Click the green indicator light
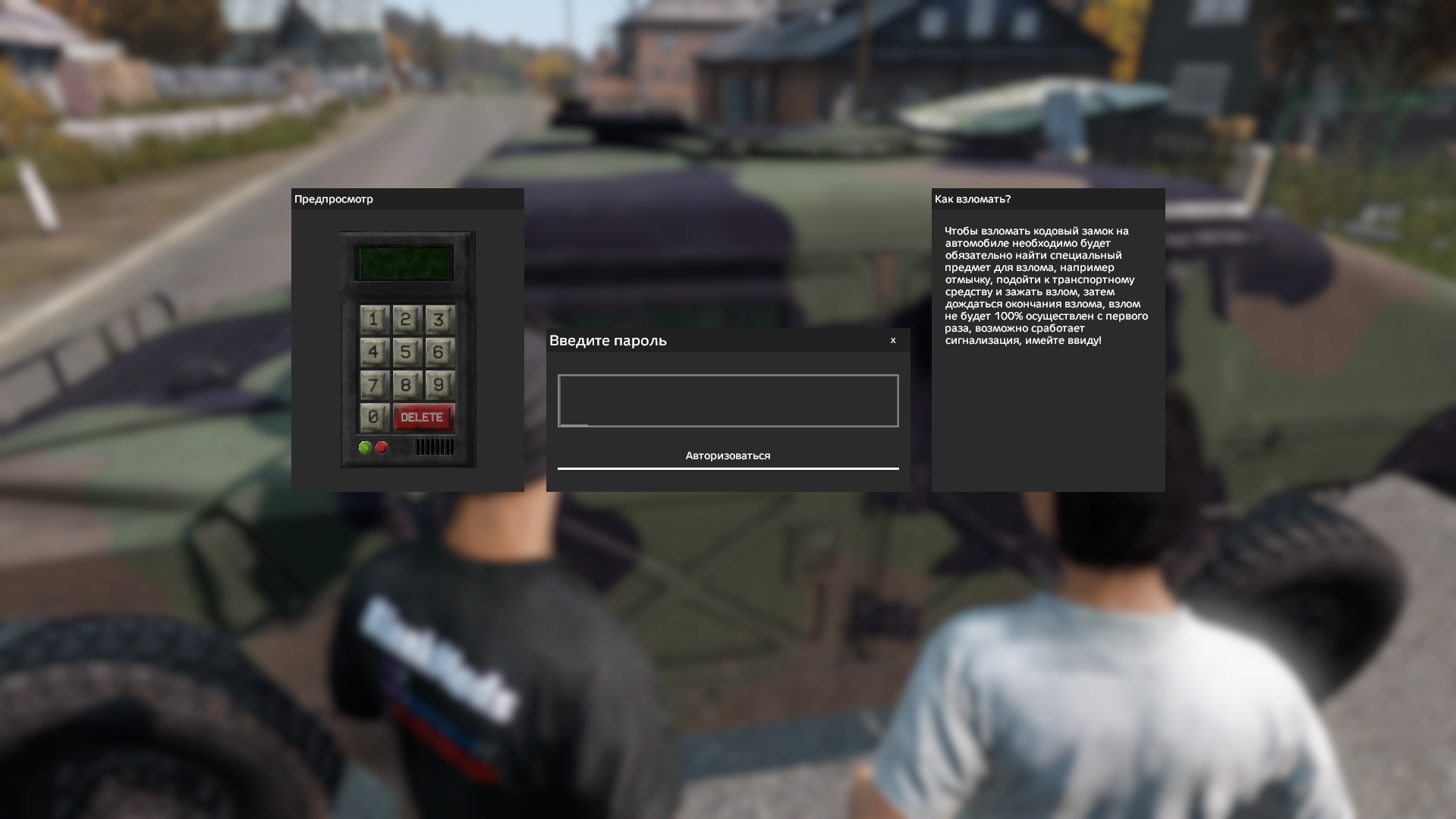Viewport: 1456px width, 819px height. point(366,446)
